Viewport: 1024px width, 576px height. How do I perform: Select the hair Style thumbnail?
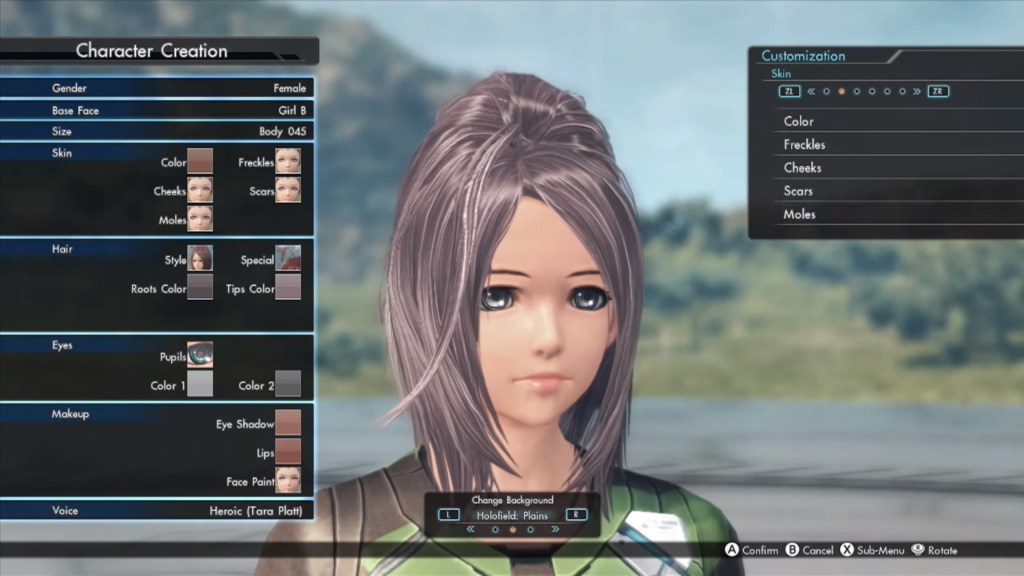pos(200,259)
